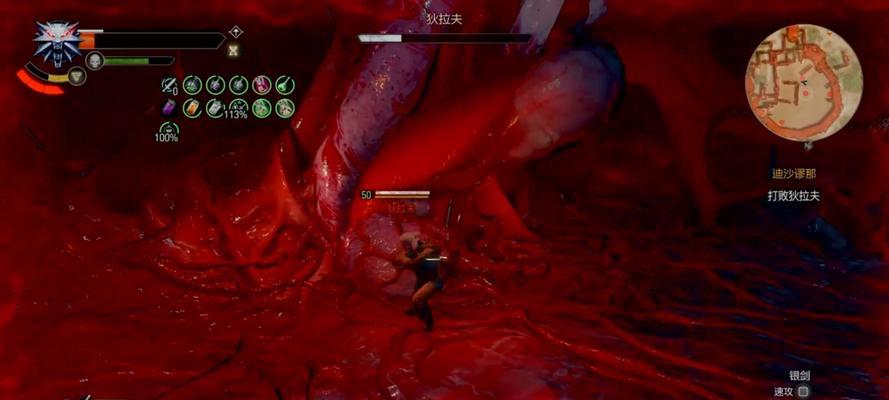Click the pink potion buff icon
Screen dimensions: 889x400
click(x=261, y=85)
